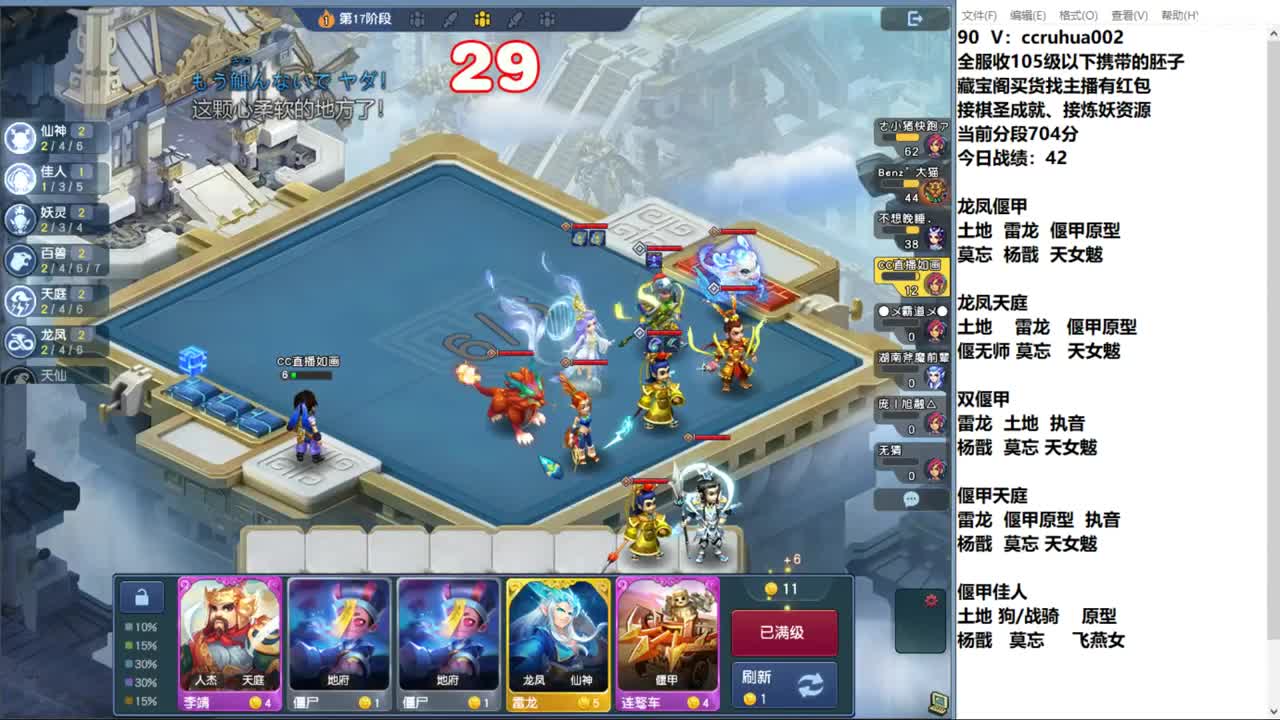Click the 佳人 faction icon
Viewport: 1280px width, 720px height.
click(x=22, y=180)
